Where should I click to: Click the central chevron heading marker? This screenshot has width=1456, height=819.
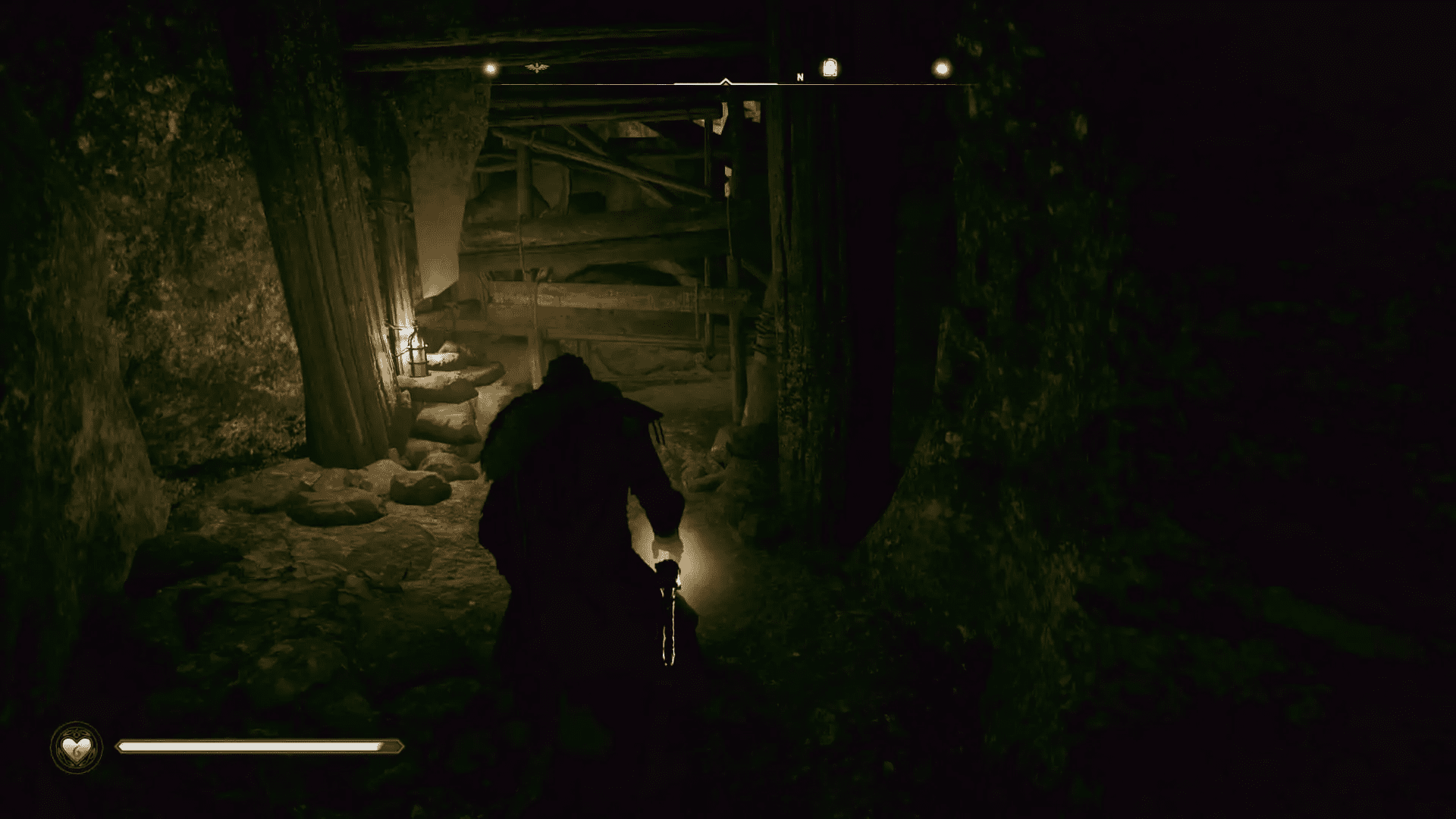725,80
